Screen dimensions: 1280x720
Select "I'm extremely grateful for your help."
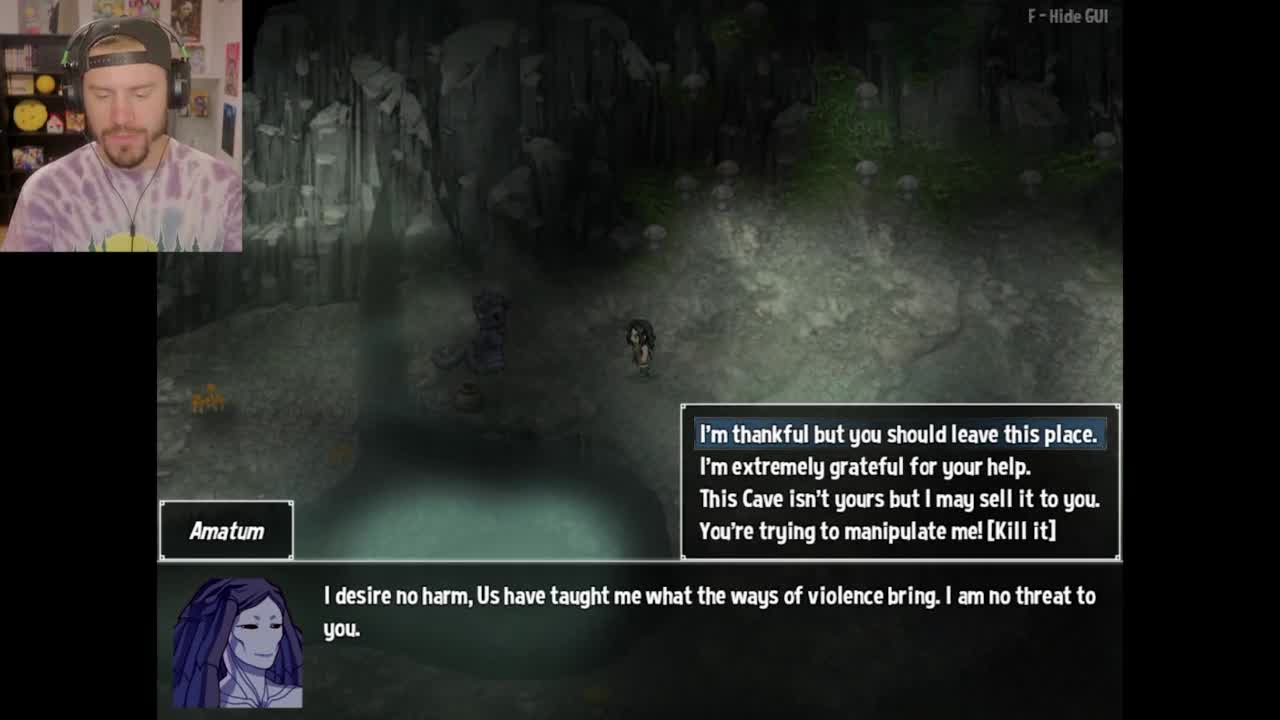(864, 467)
